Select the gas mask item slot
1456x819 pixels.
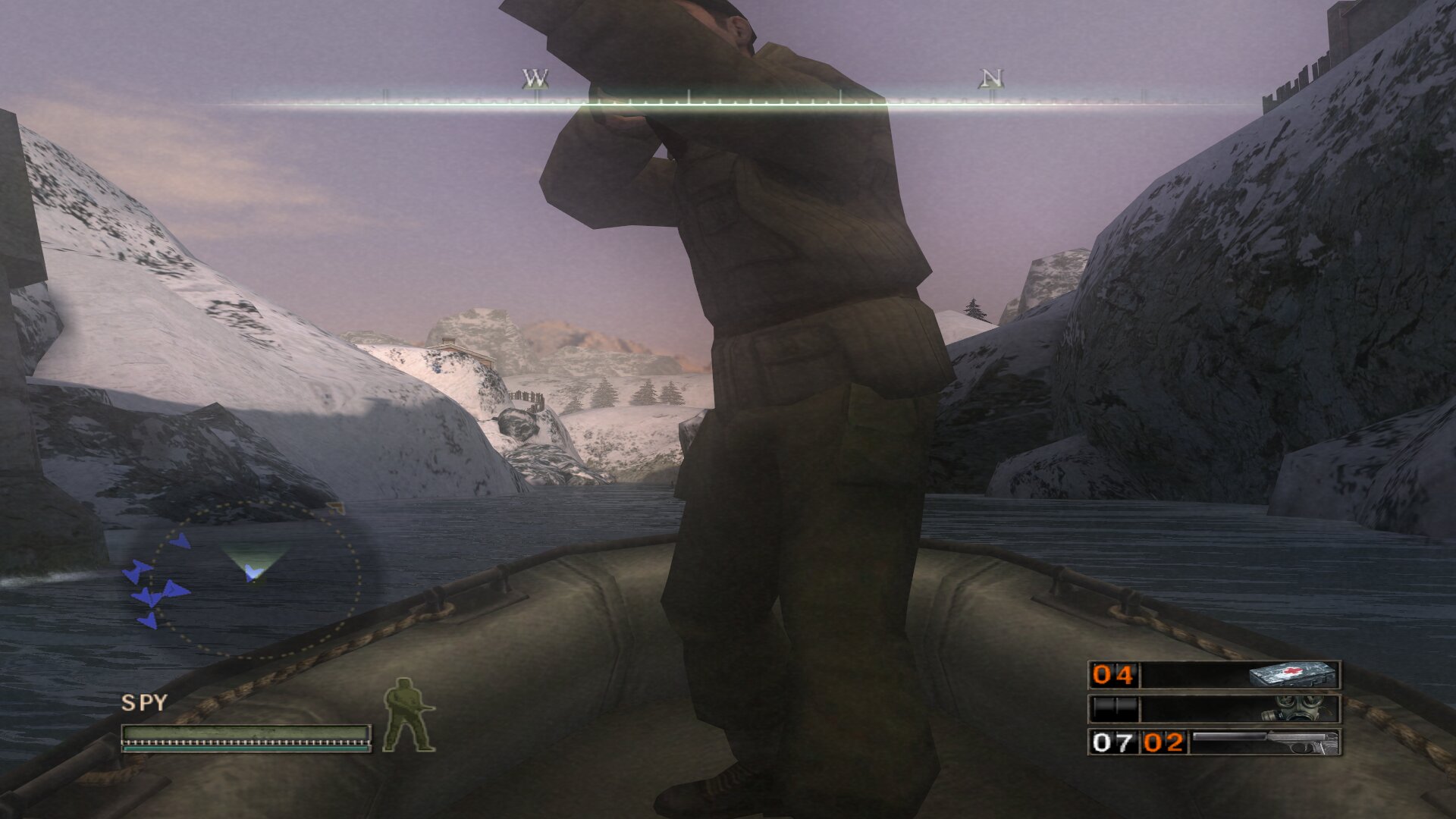(x=1216, y=709)
